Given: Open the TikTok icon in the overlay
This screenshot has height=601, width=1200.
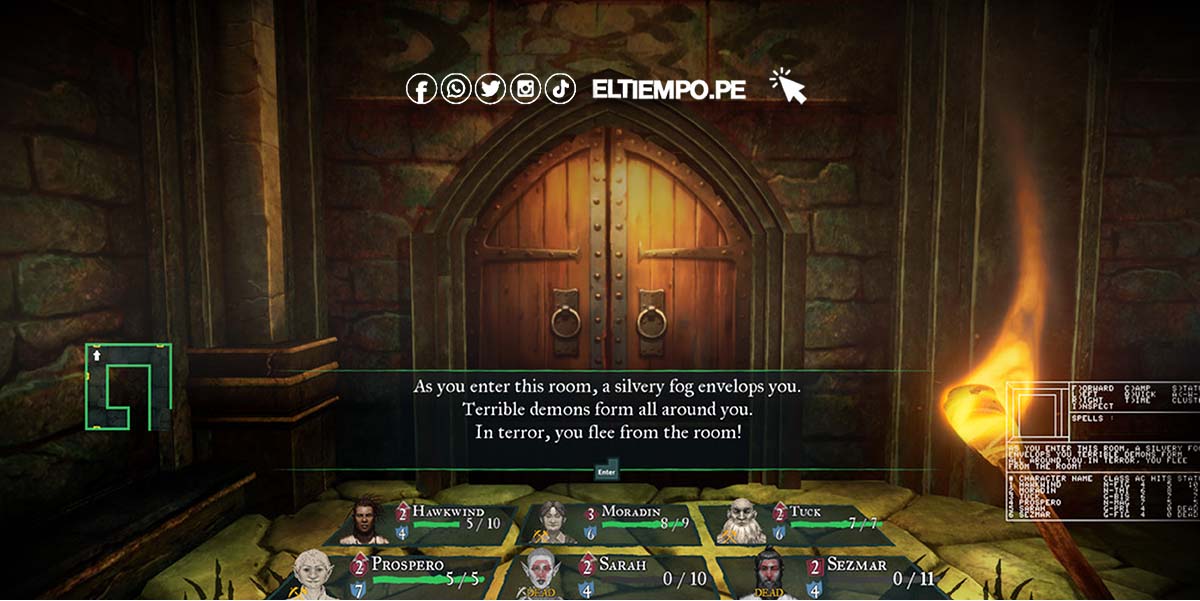Looking at the screenshot, I should (560, 89).
